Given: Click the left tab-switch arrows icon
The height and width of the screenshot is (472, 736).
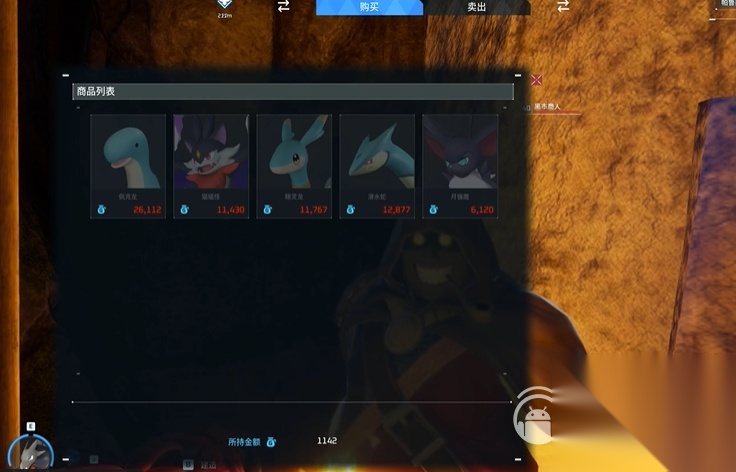Looking at the screenshot, I should point(283,7).
